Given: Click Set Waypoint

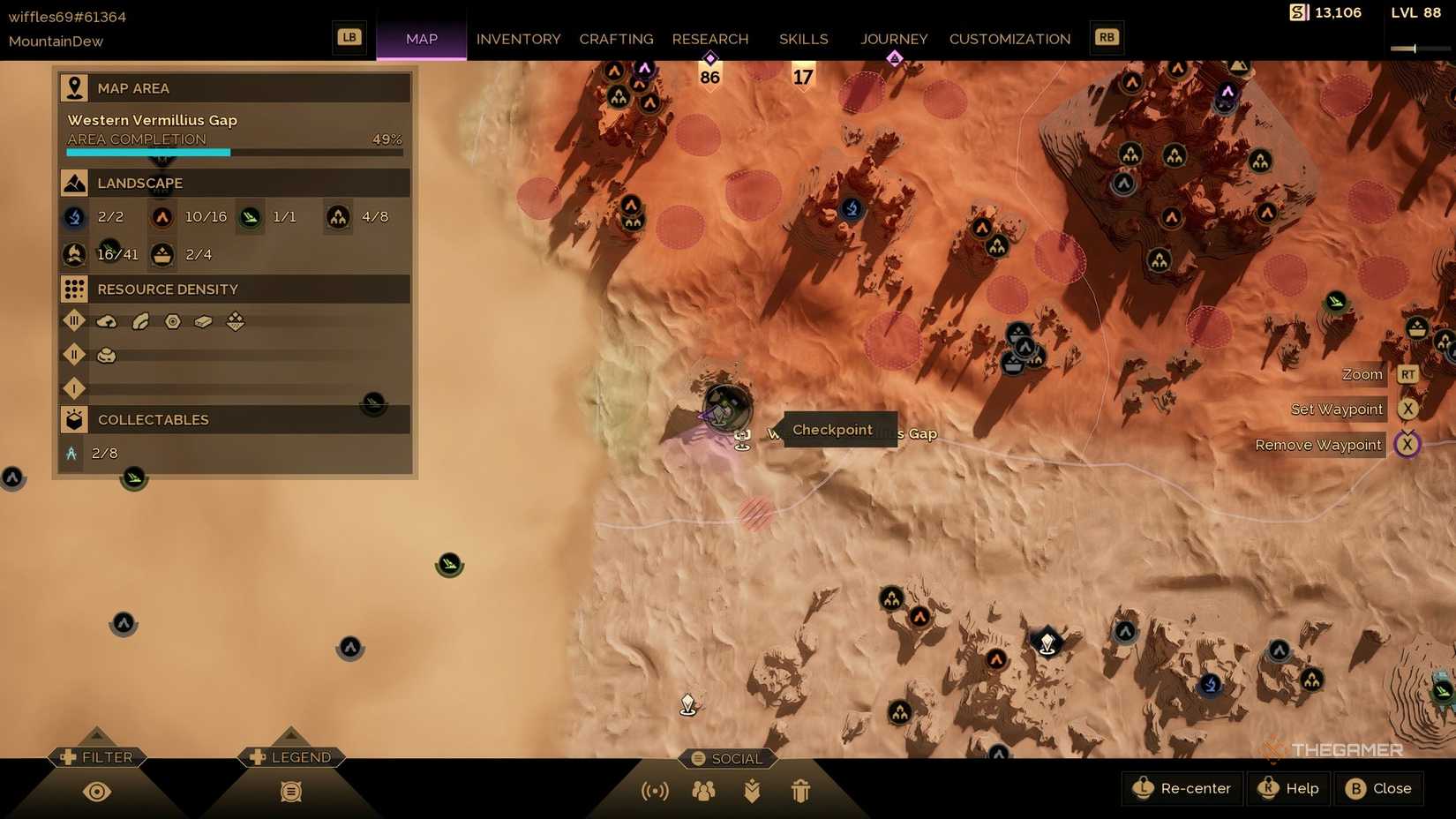Looking at the screenshot, I should click(1335, 409).
